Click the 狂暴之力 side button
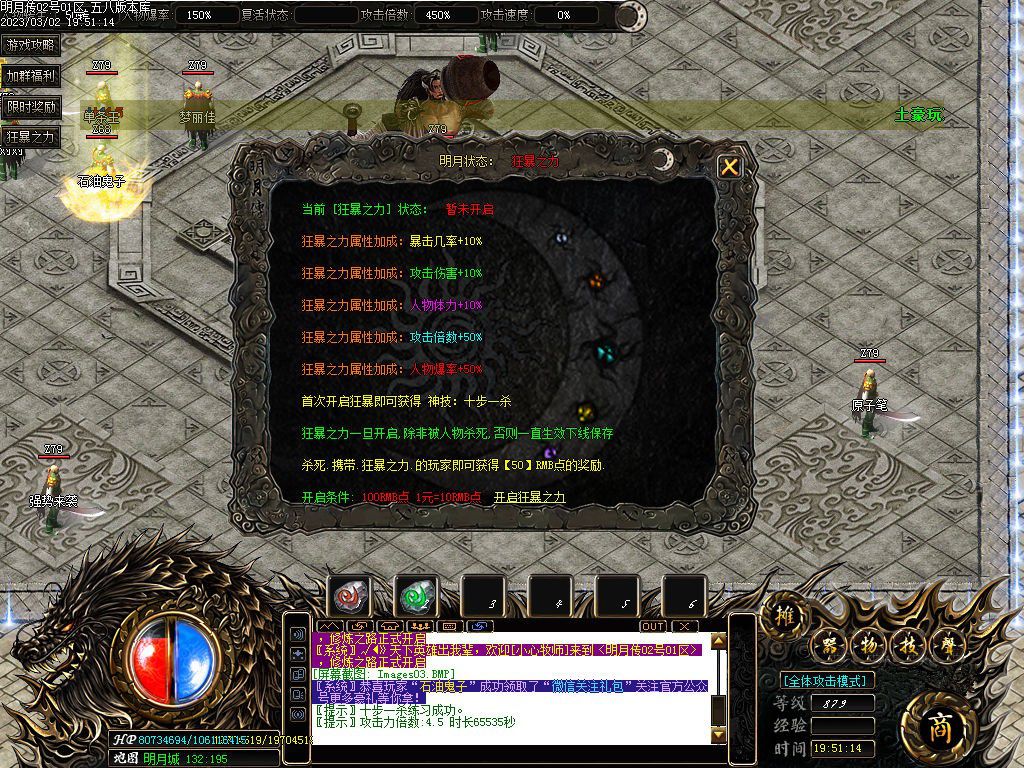 pos(30,137)
